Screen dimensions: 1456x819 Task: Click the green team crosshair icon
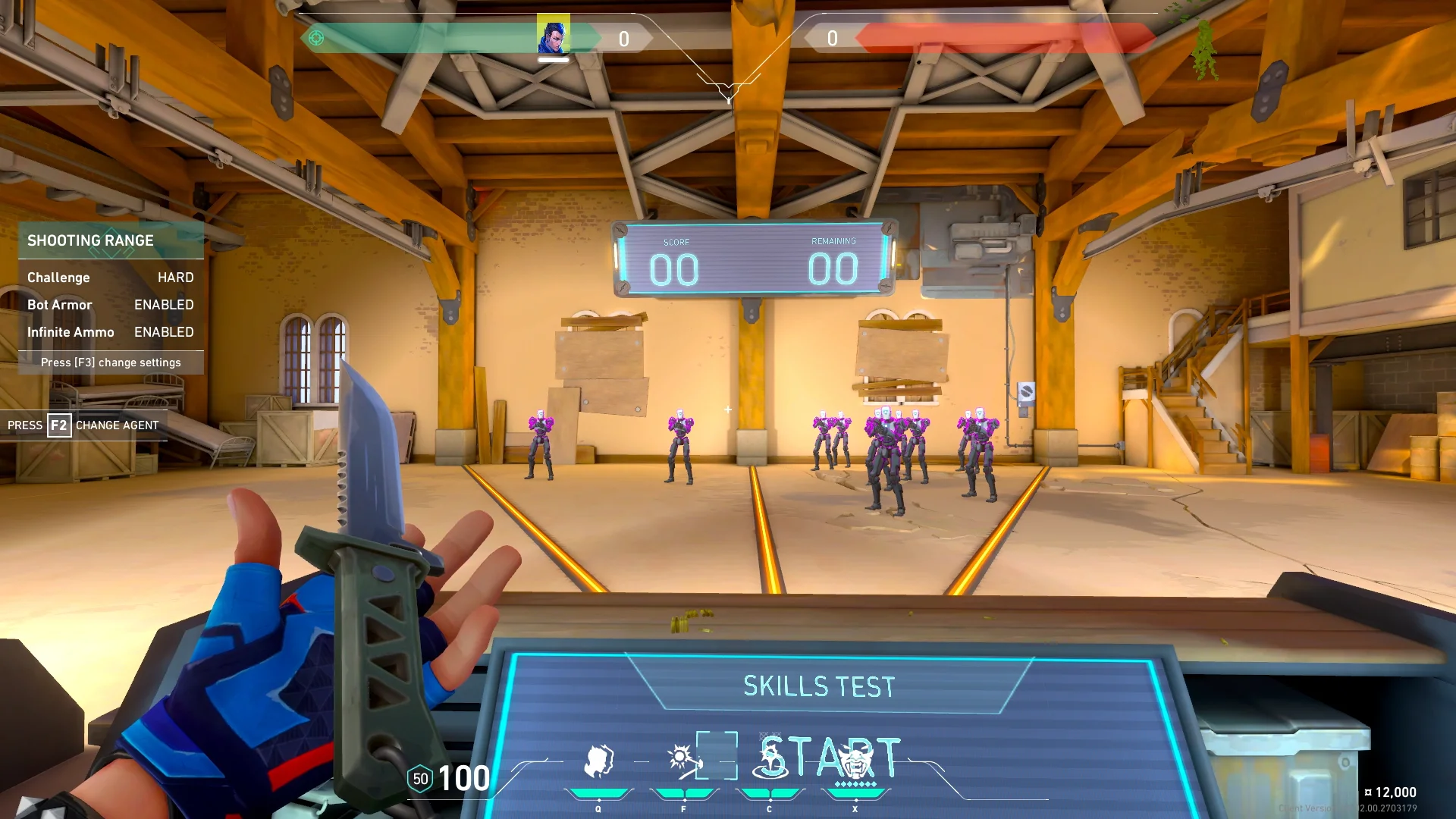point(316,38)
